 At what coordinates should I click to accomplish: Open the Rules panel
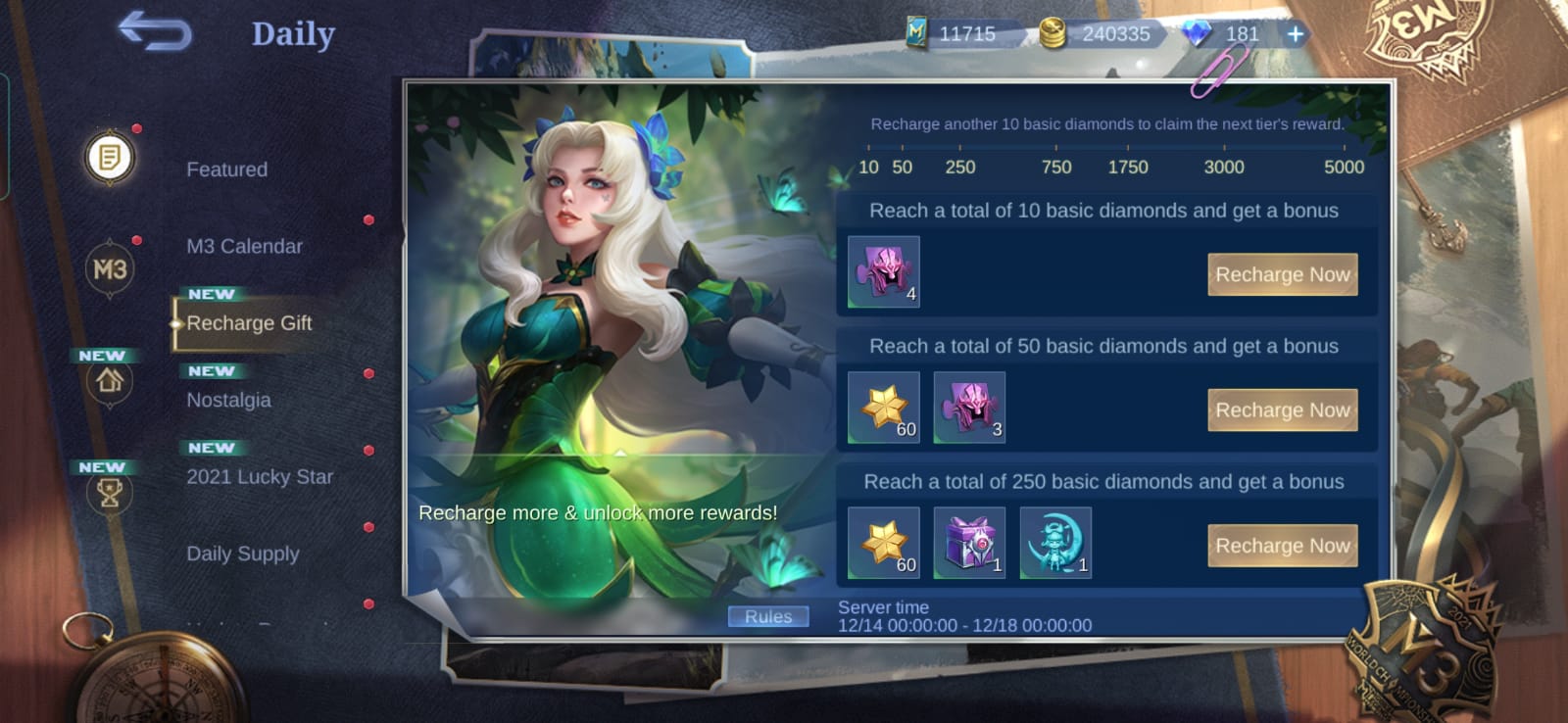pyautogui.click(x=768, y=615)
